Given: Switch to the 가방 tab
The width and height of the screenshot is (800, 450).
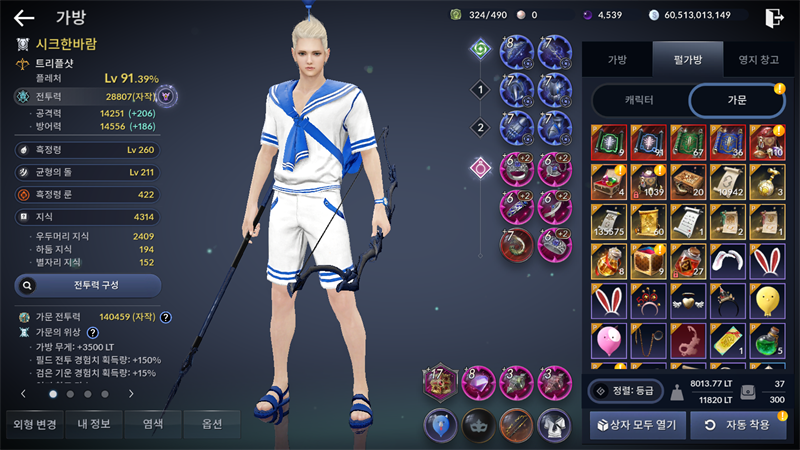Looking at the screenshot, I should point(617,60).
